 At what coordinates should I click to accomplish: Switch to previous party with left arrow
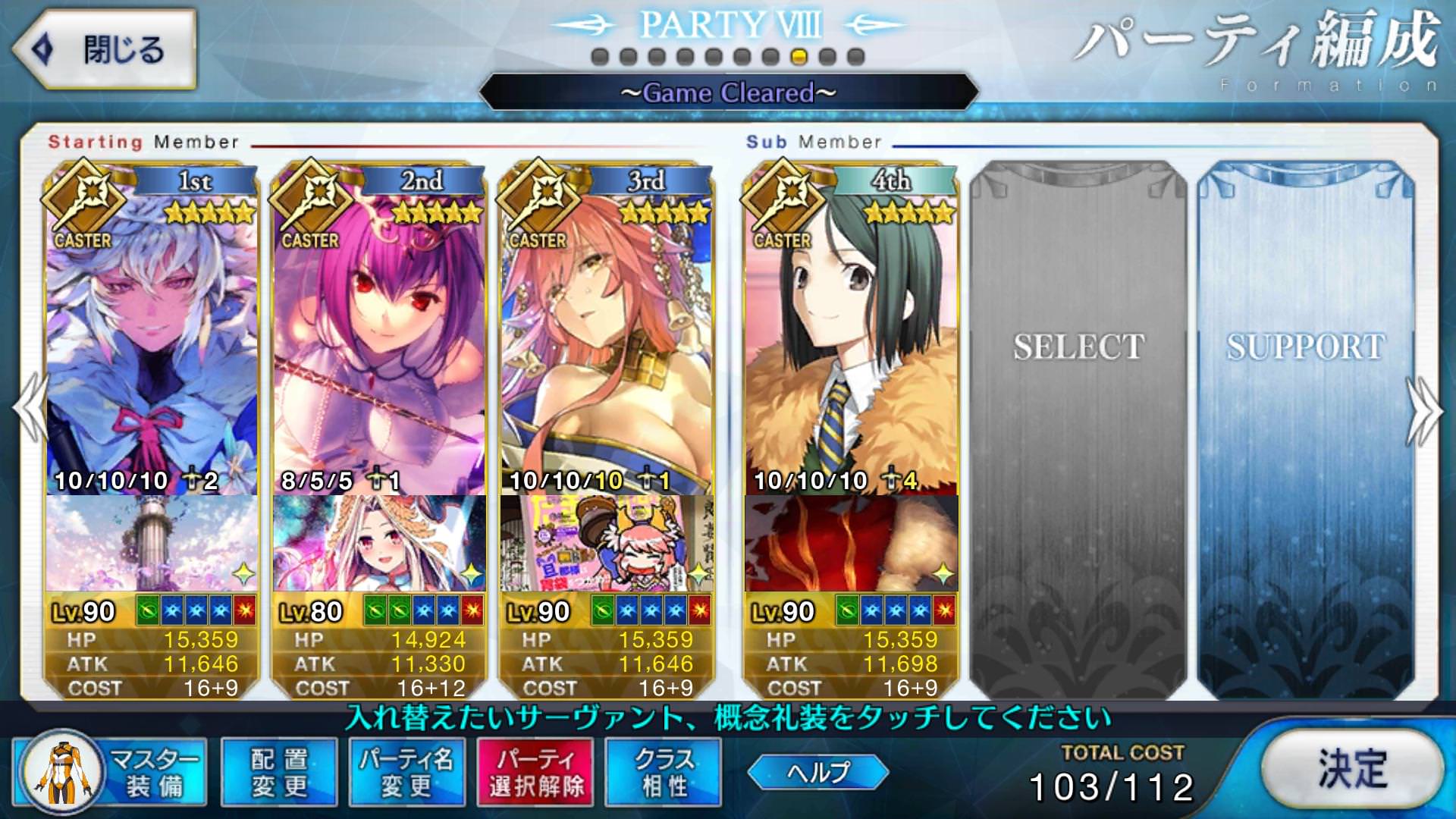point(30,409)
